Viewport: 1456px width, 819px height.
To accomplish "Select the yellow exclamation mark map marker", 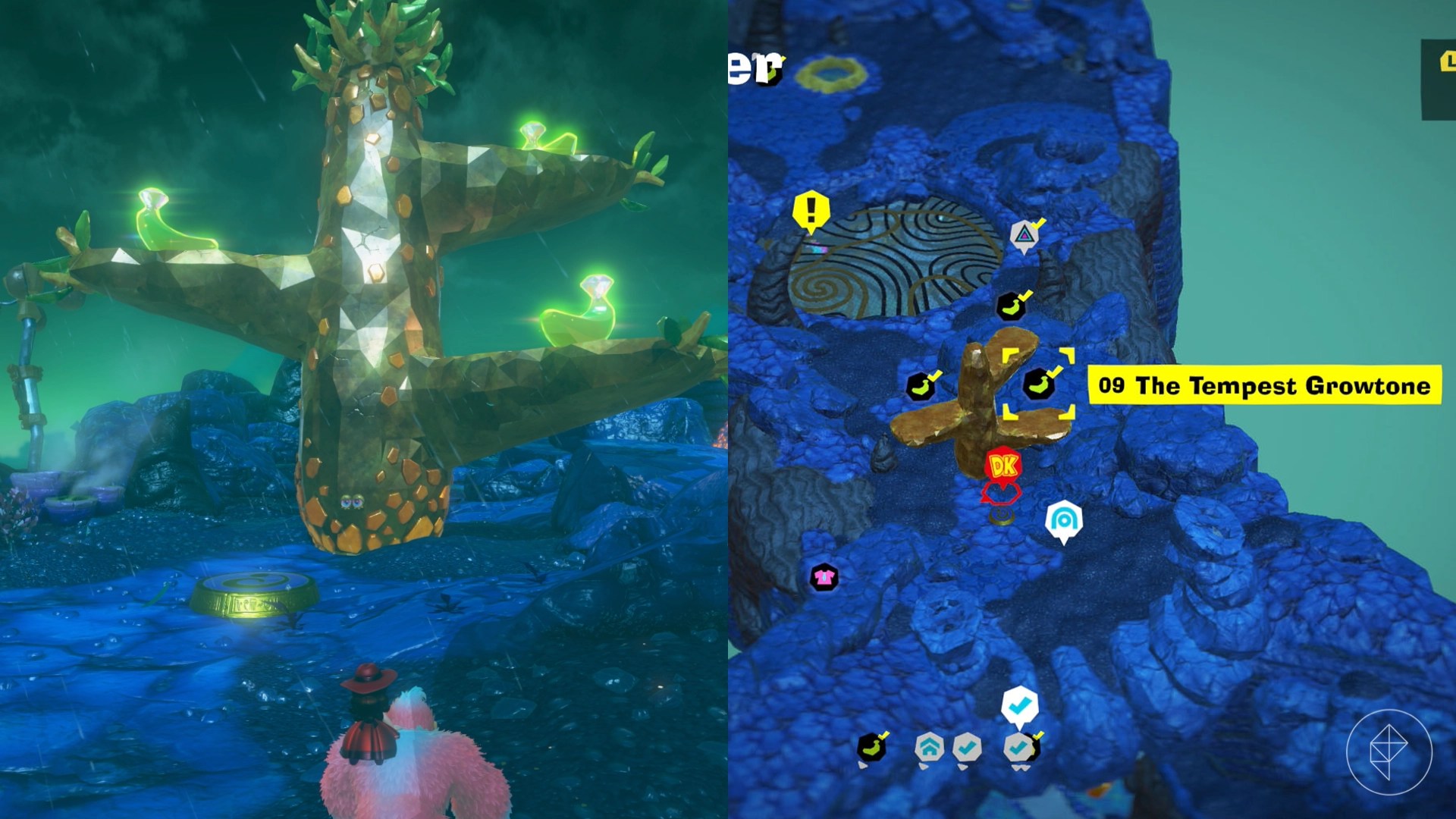I will 811,209.
